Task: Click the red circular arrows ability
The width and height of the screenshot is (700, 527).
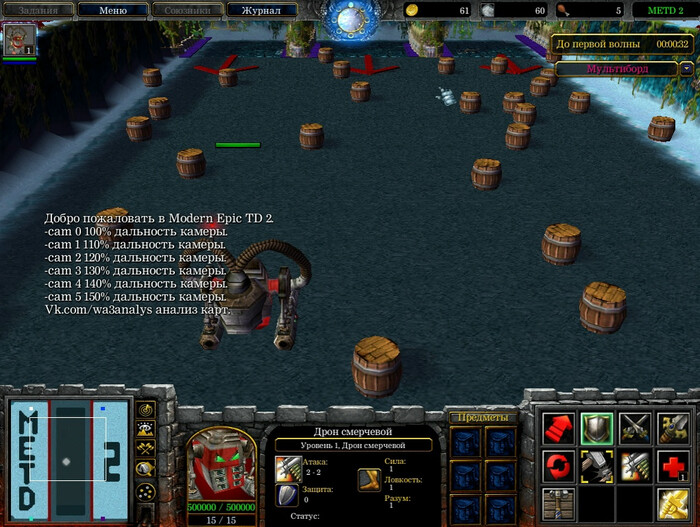Action: coord(558,465)
